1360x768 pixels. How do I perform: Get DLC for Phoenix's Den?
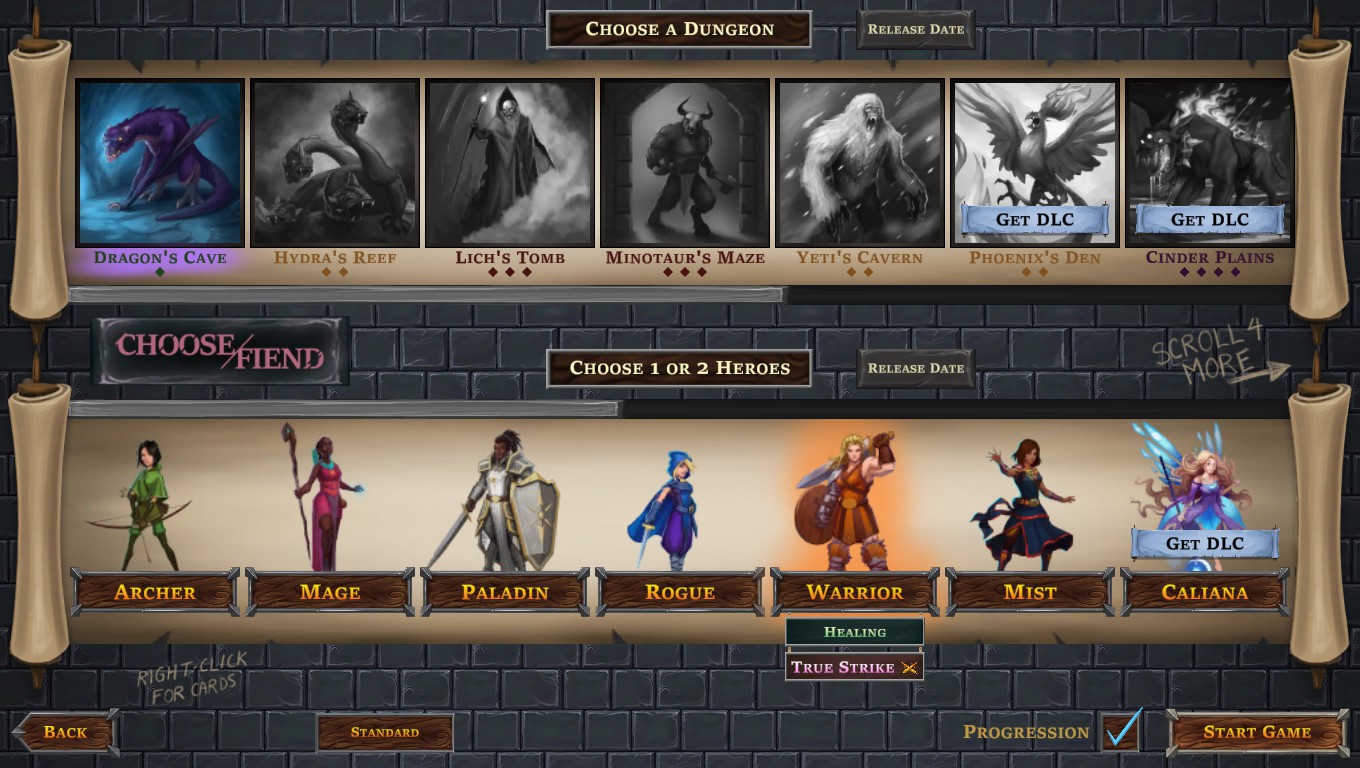click(1034, 220)
